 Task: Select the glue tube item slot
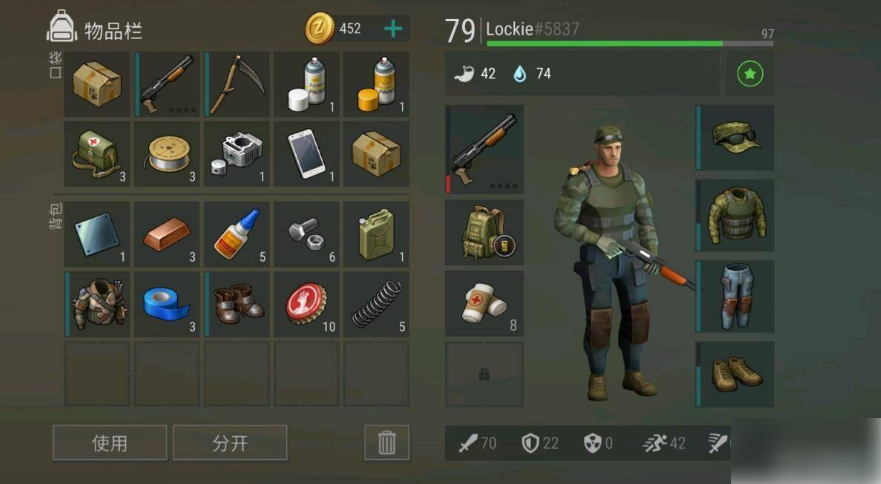(x=237, y=234)
